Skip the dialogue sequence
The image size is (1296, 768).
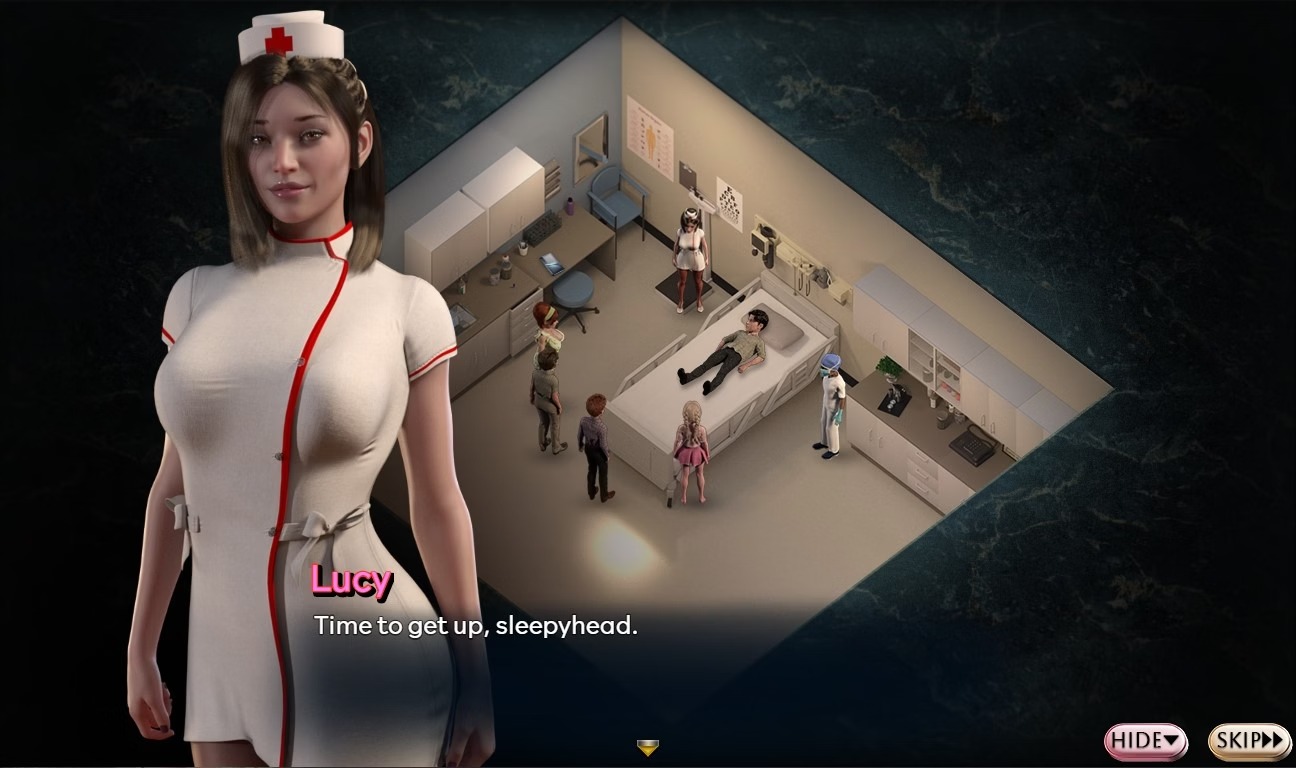coord(1249,741)
